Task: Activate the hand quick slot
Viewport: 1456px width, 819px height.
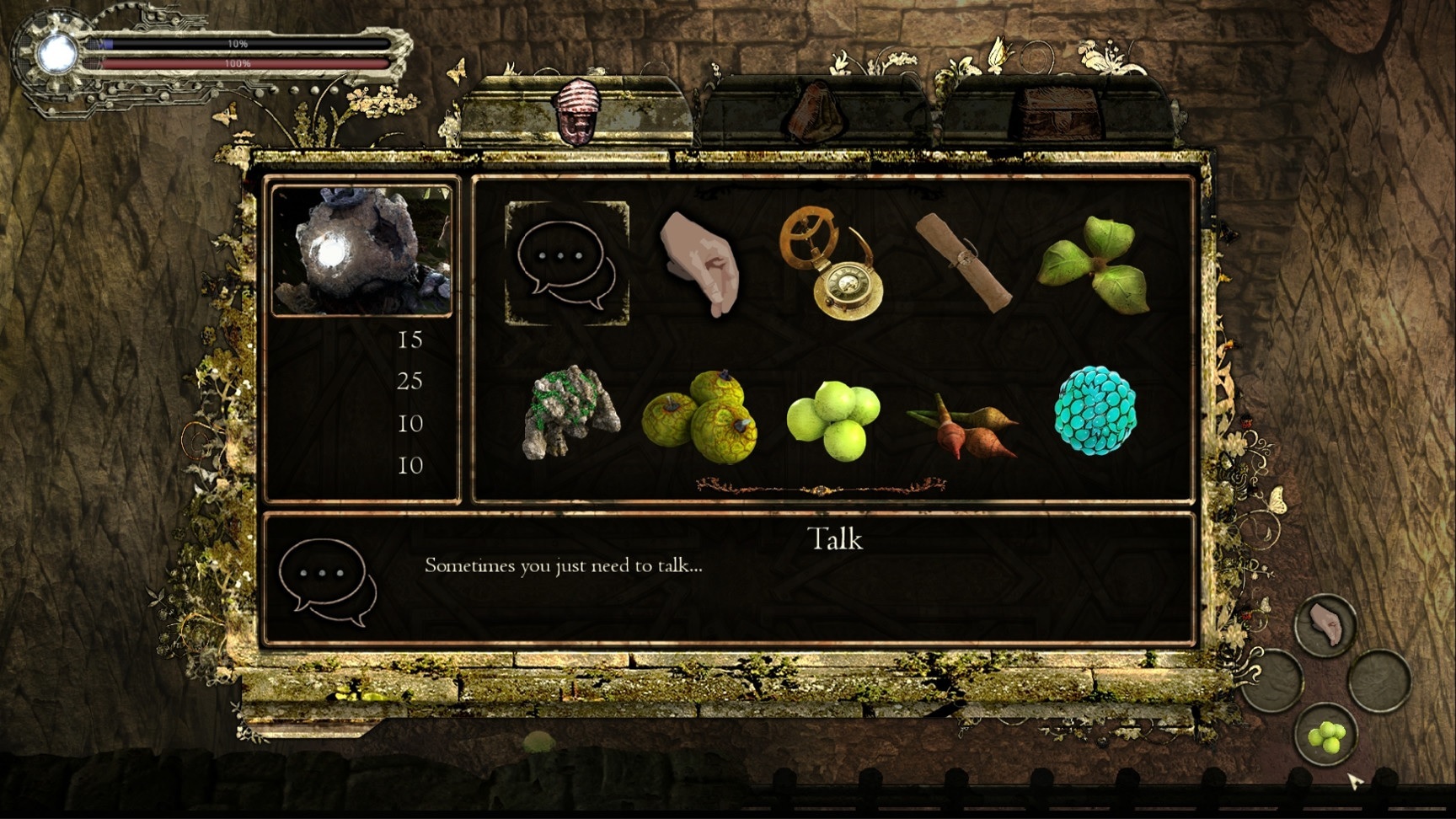Action: tap(1325, 625)
